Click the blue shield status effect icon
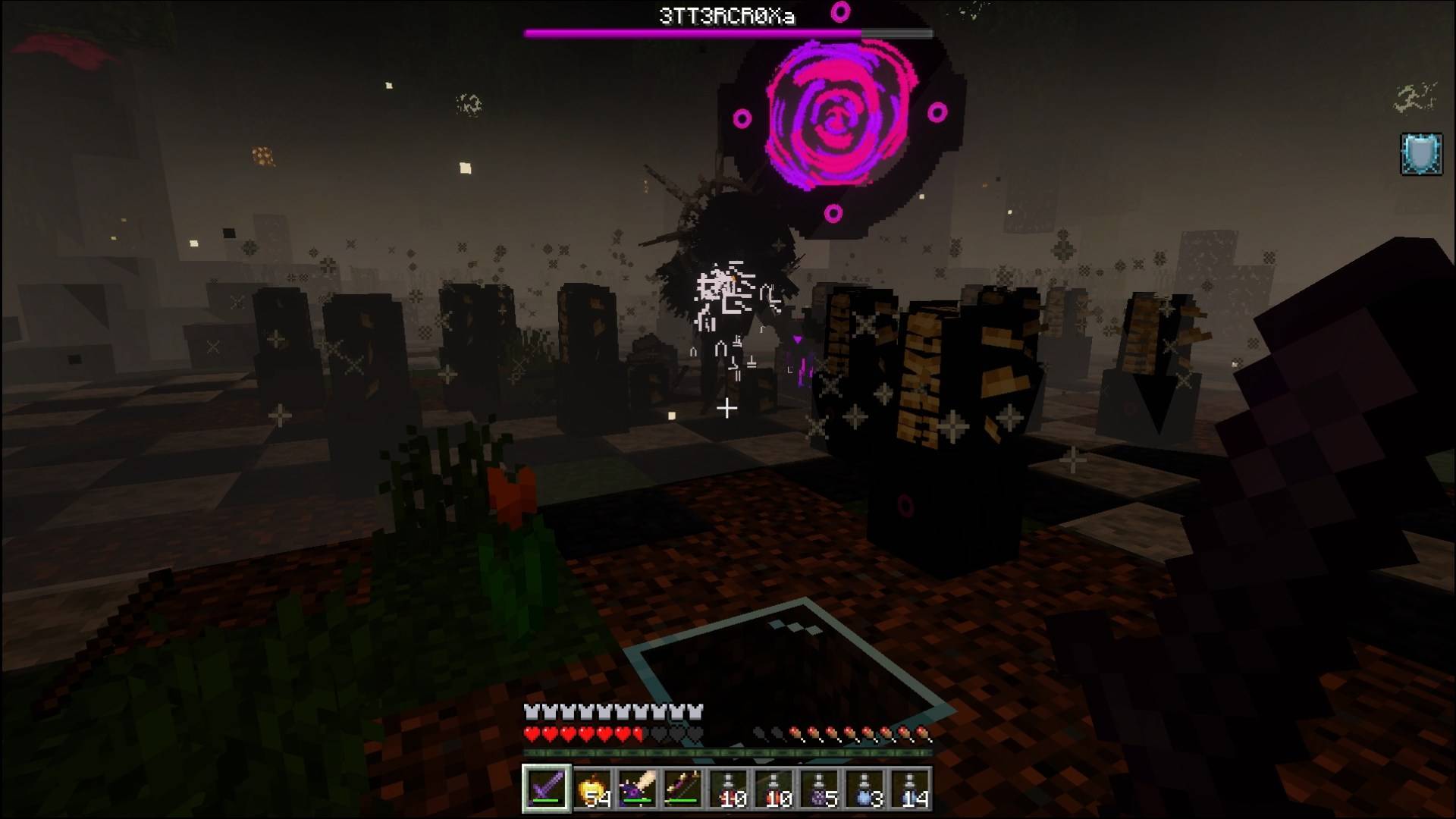The height and width of the screenshot is (819, 1456). point(1421,155)
